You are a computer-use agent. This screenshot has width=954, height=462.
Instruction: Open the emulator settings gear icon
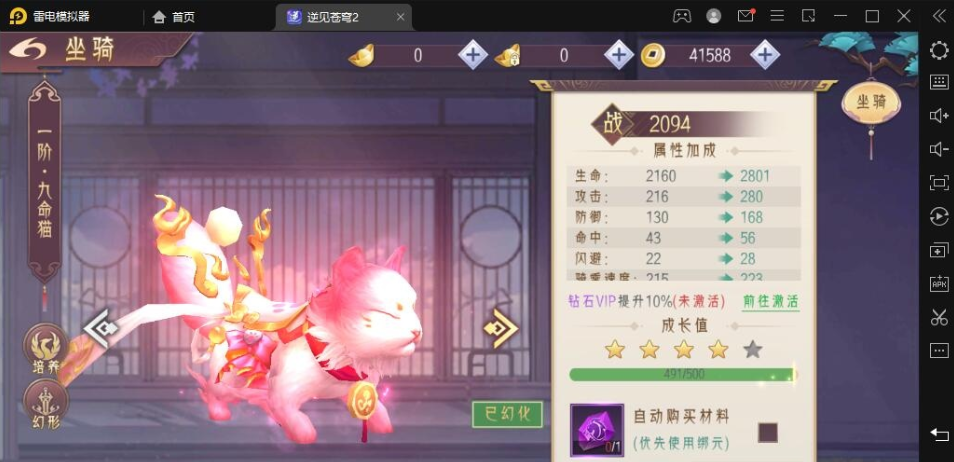[x=939, y=50]
